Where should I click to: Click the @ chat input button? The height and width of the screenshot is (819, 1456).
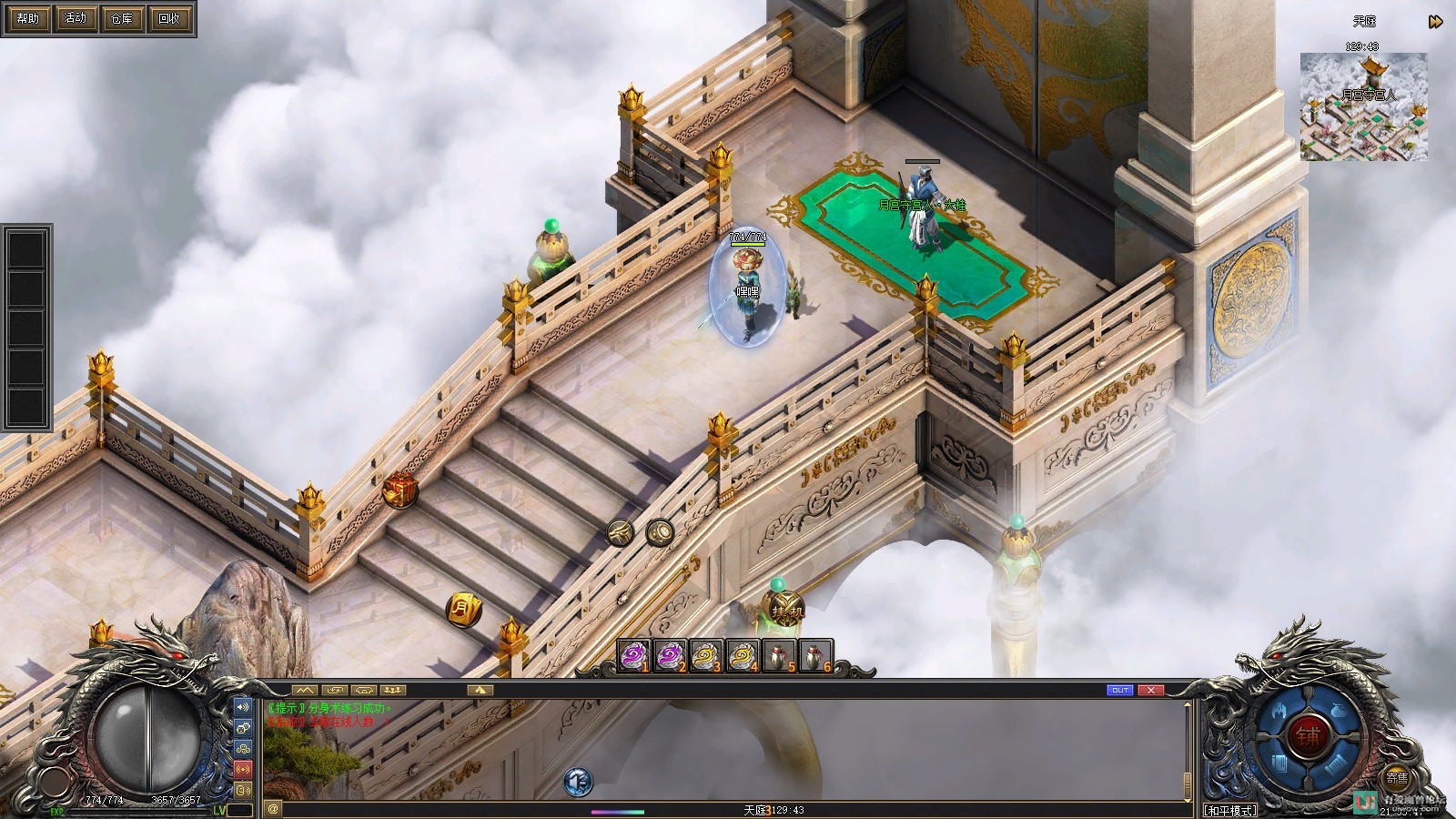pos(273,808)
